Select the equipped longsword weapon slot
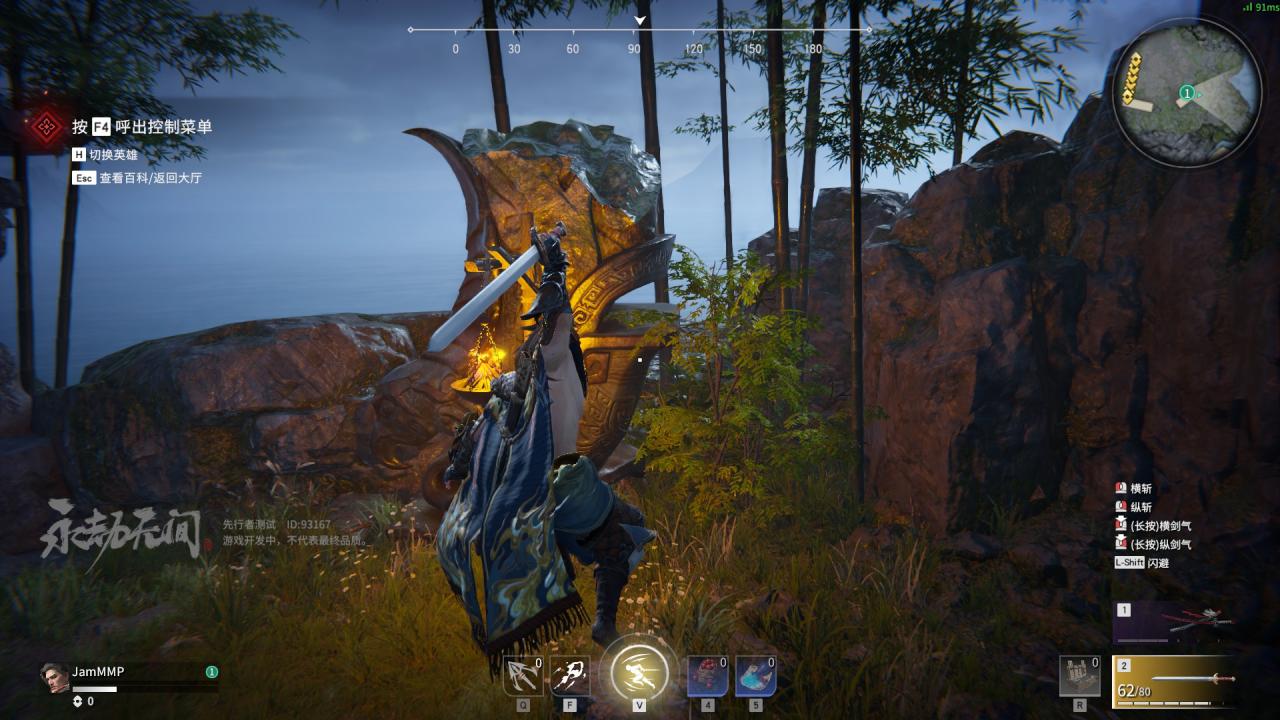 click(1173, 681)
